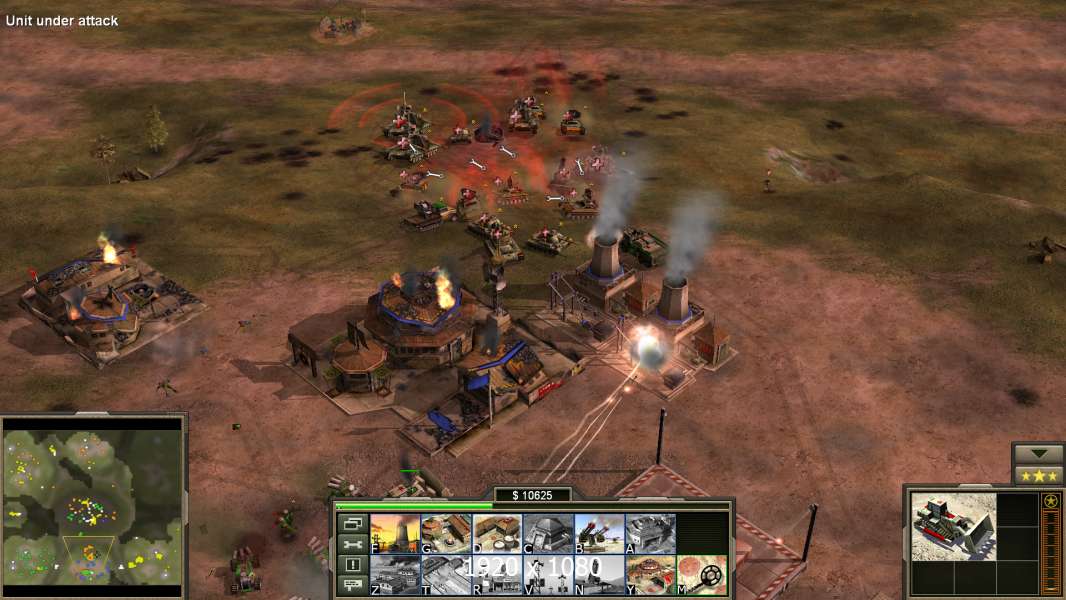Viewport: 1066px width, 600px height.
Task: Activate the mine-clearing icon labeled M
Action: click(701, 575)
